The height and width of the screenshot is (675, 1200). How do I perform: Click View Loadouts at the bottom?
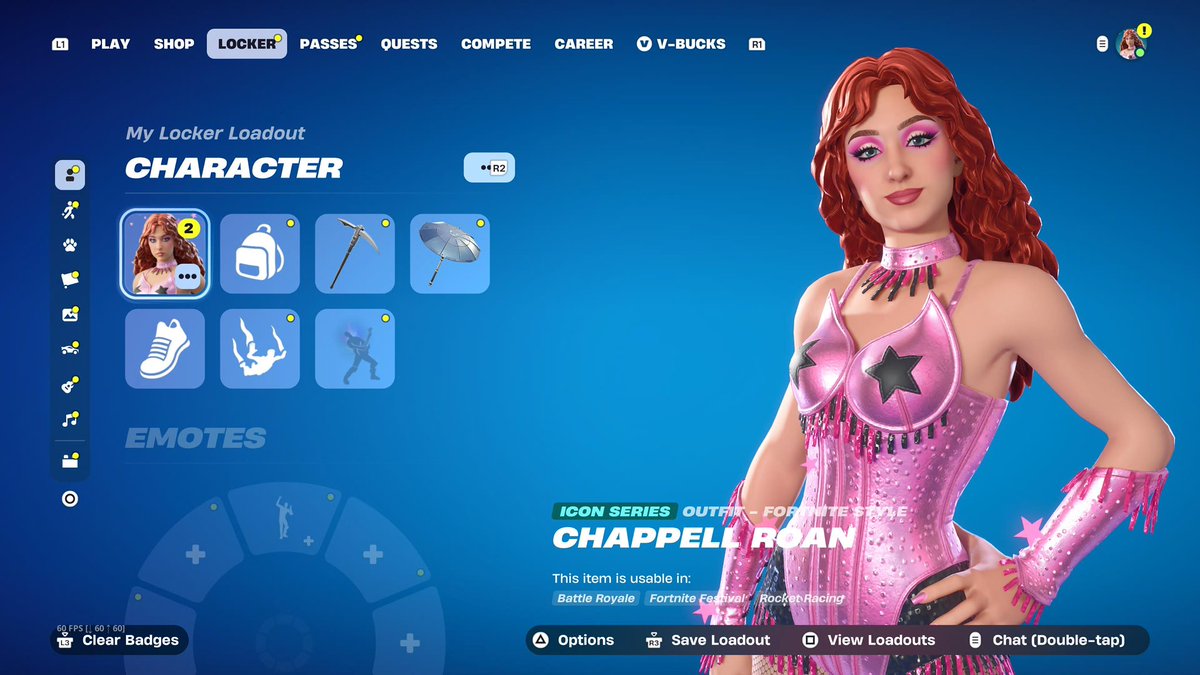coord(869,640)
